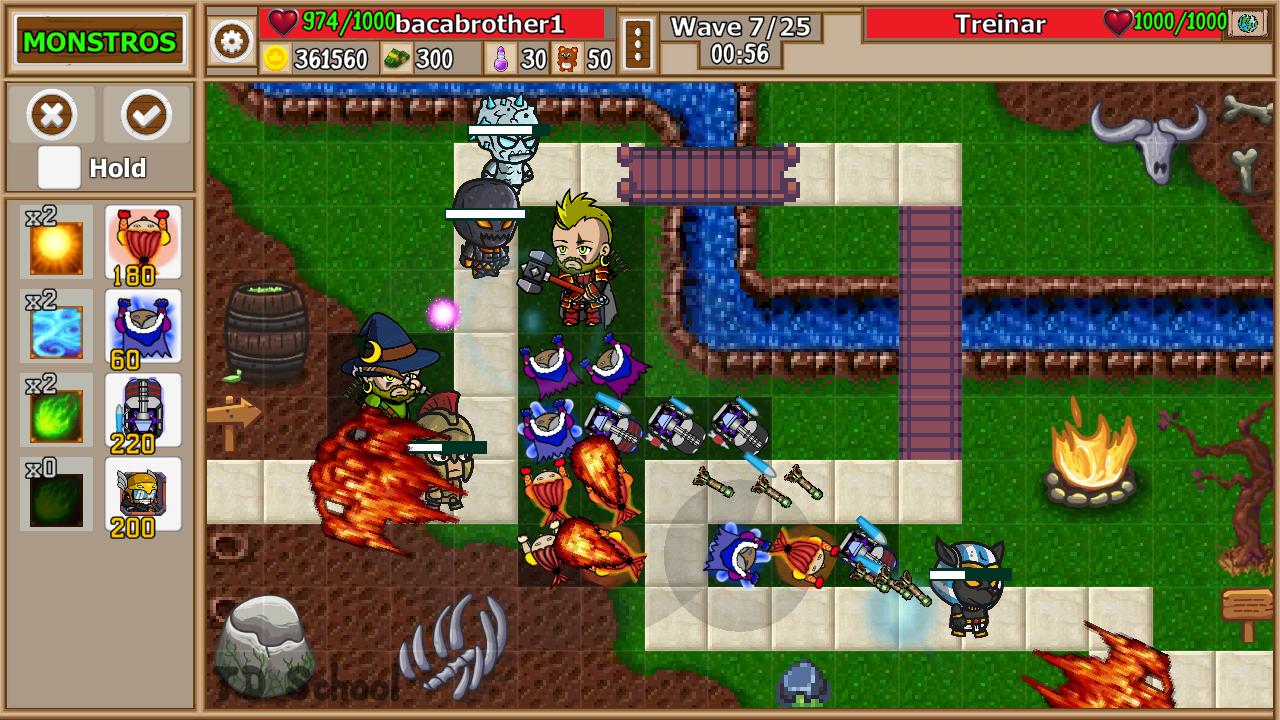Image resolution: width=1280 pixels, height=720 pixels.
Task: Choose the blue mage tower costing 60
Action: tap(143, 323)
